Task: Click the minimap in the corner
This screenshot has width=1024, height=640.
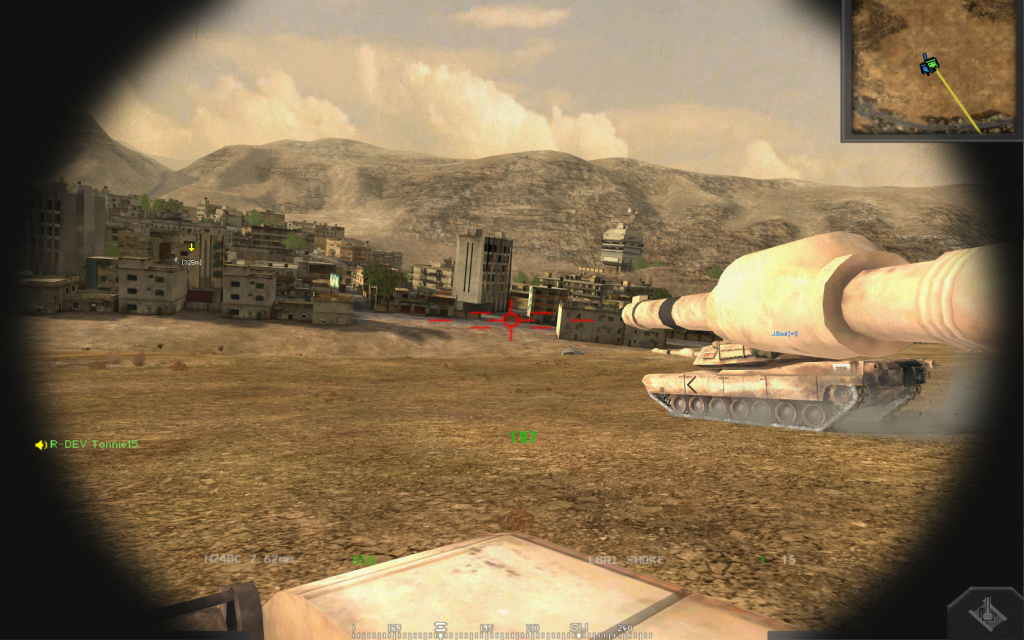Action: click(x=934, y=68)
